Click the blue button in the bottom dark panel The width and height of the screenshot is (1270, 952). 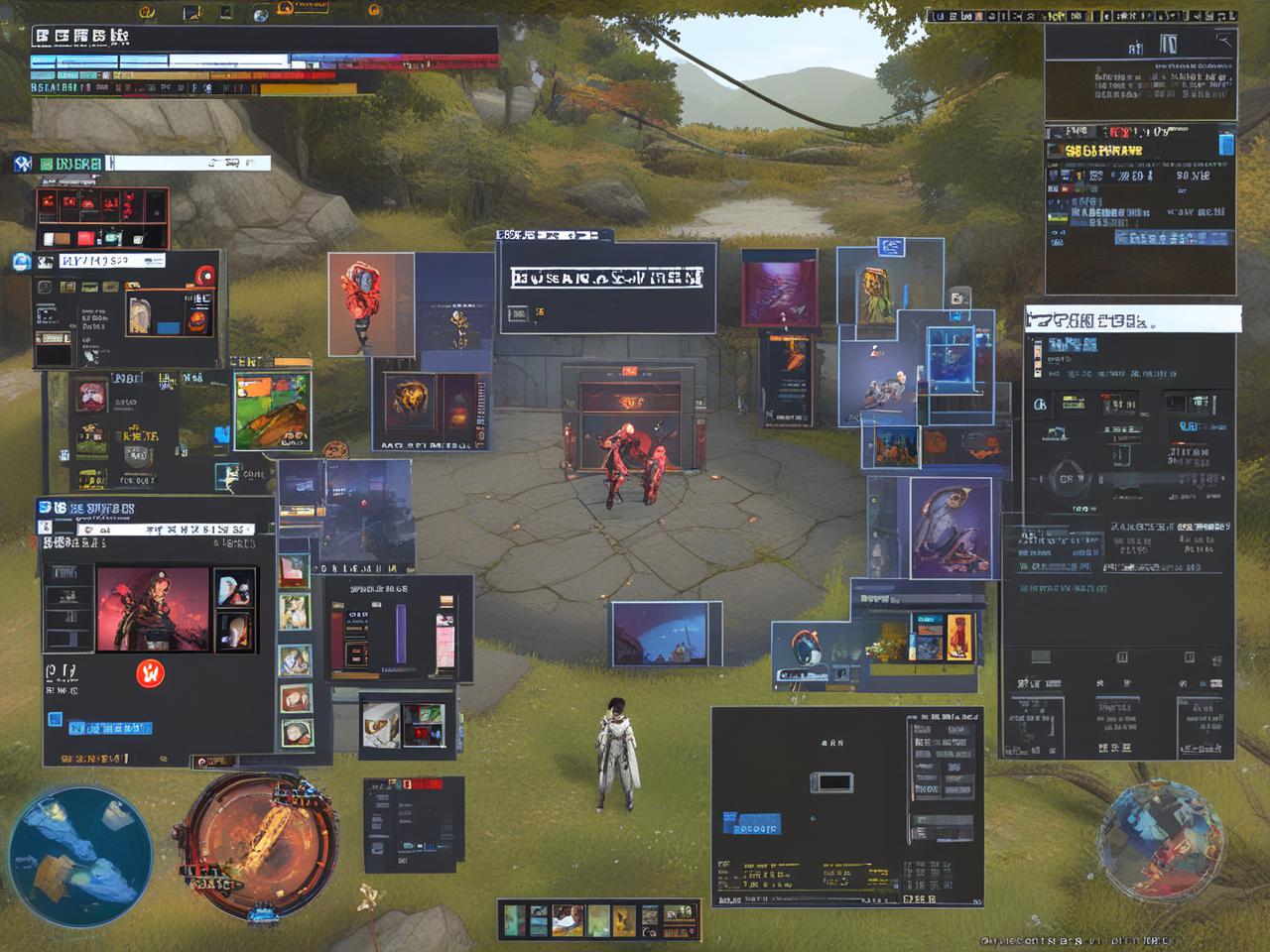[753, 823]
